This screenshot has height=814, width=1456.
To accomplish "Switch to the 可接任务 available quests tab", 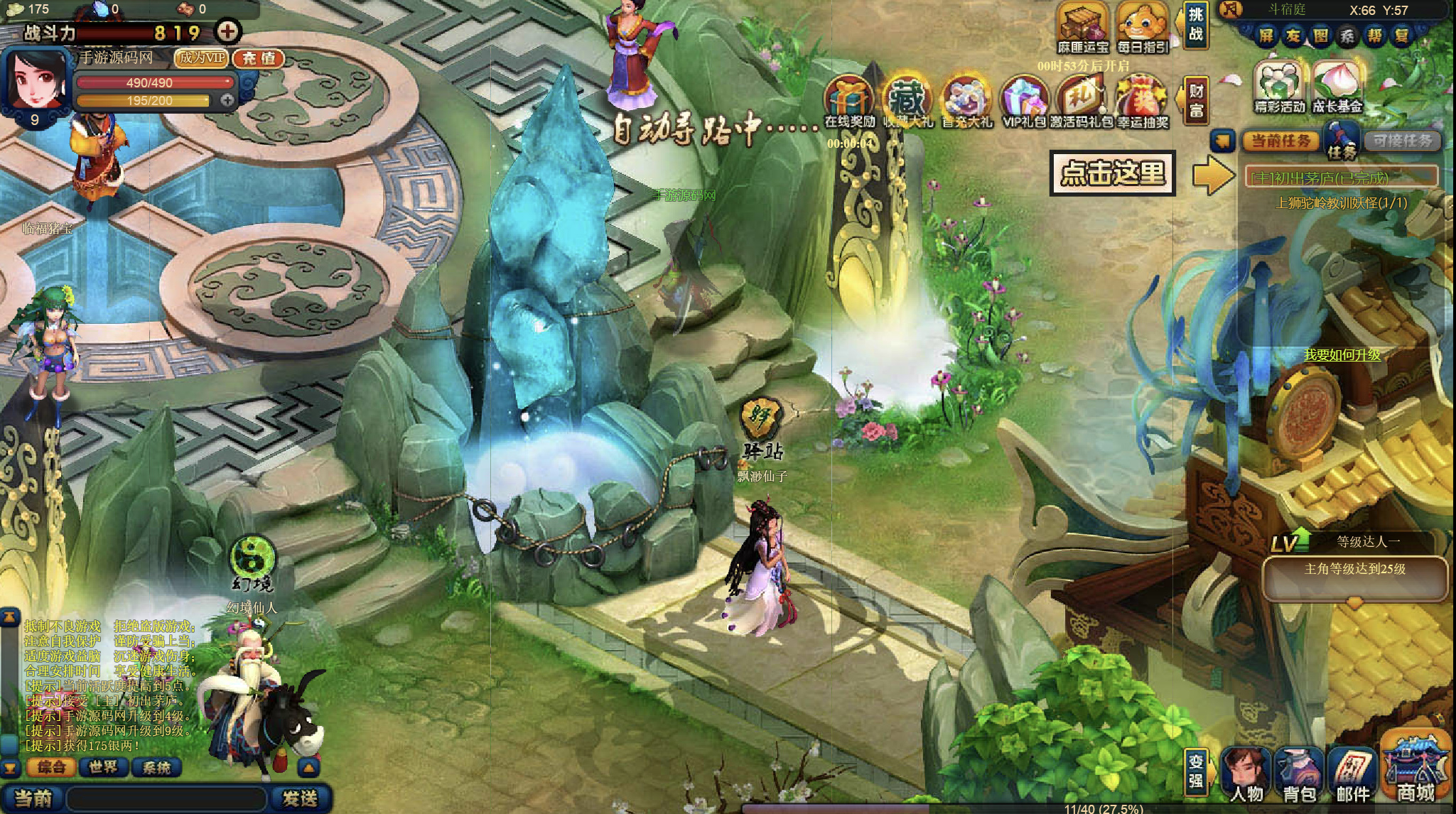I will tap(1402, 141).
